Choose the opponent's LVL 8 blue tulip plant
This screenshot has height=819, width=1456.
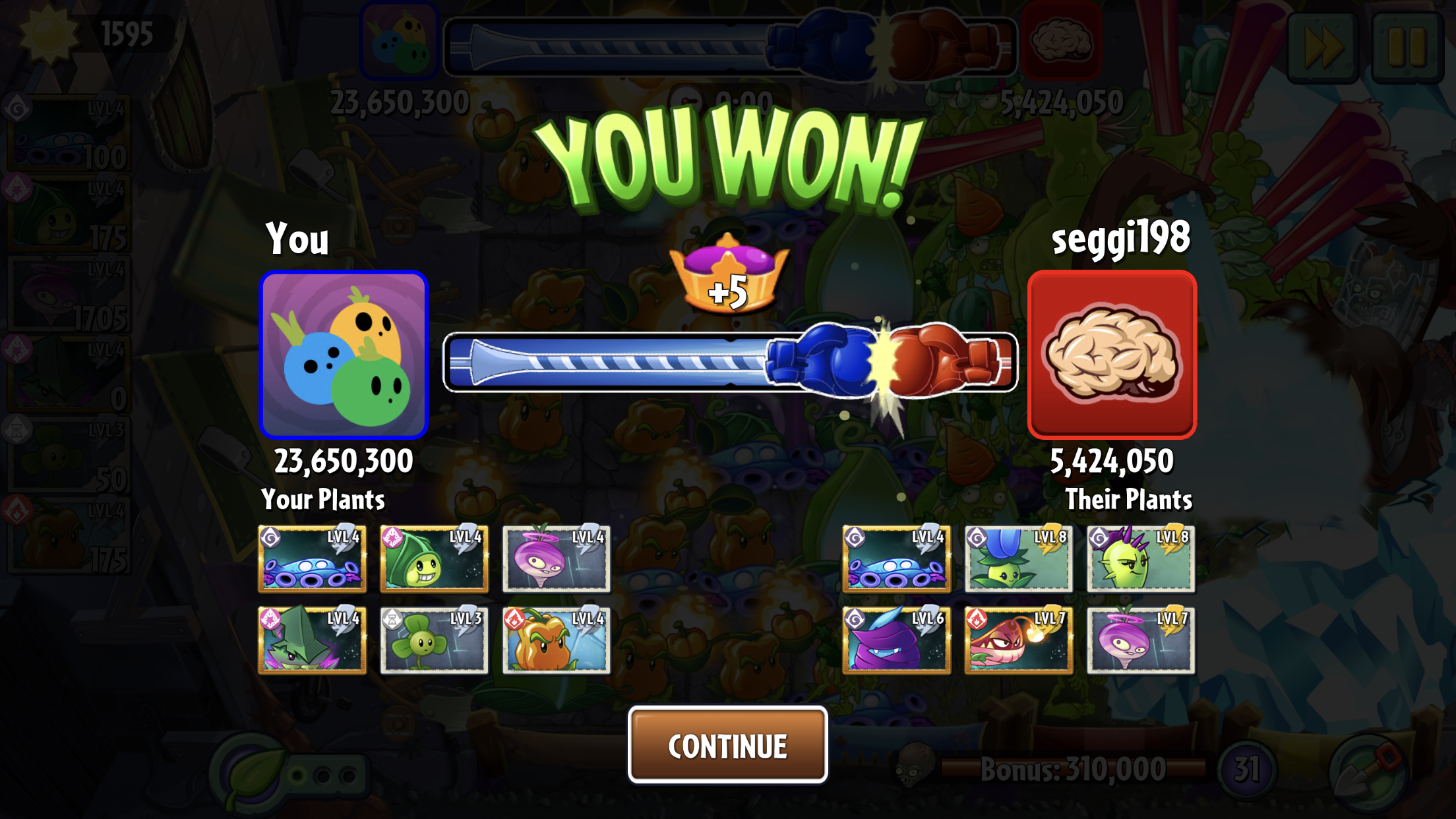[1018, 559]
